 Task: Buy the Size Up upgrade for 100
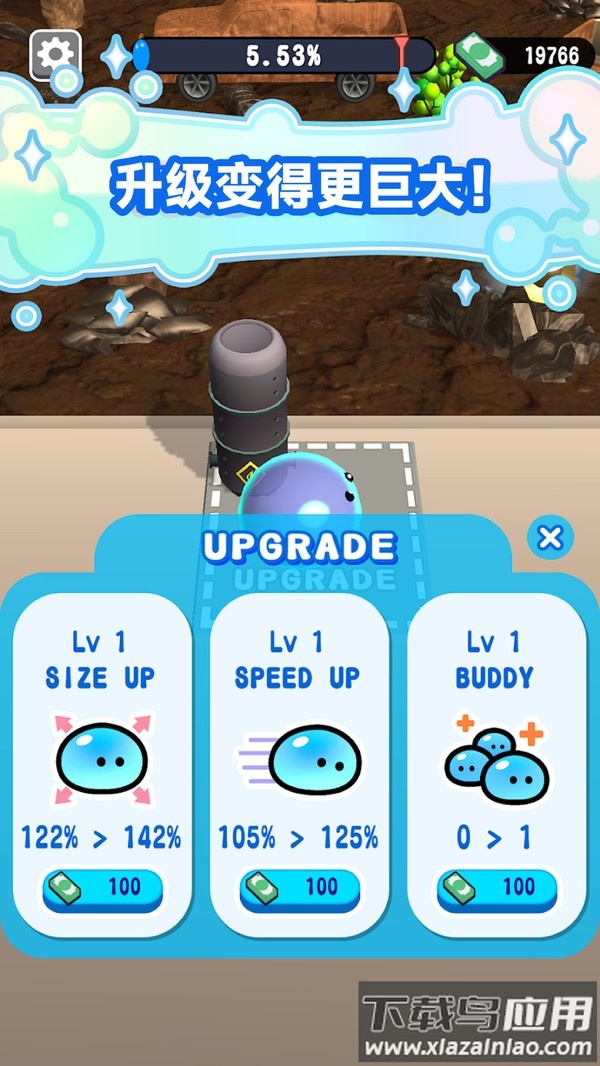click(x=103, y=888)
